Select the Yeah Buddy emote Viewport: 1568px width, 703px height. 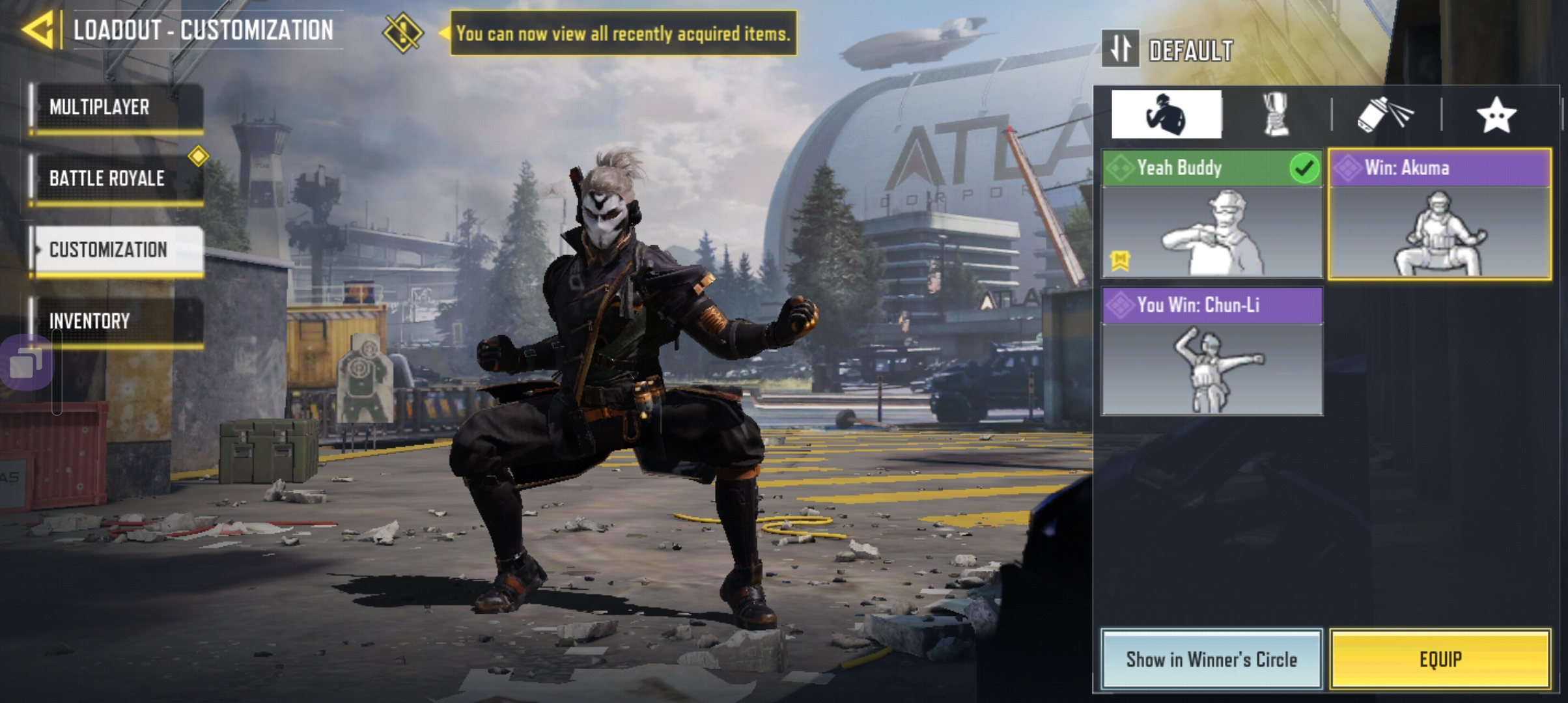1211,215
